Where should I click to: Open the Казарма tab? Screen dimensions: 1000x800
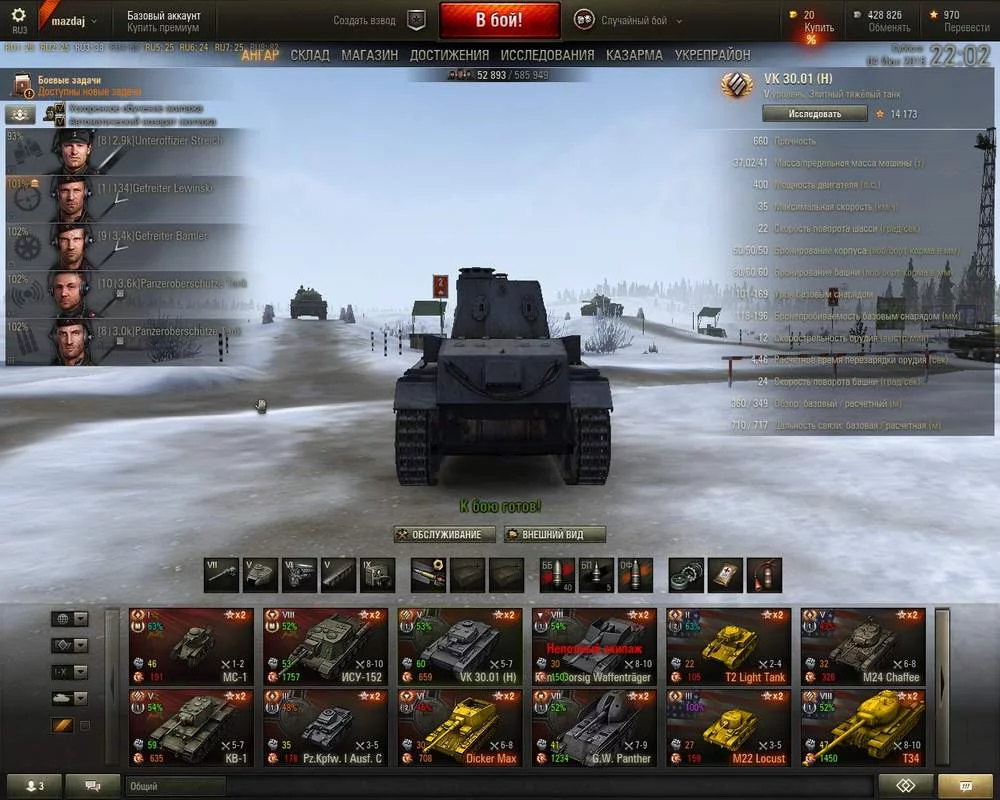(634, 55)
